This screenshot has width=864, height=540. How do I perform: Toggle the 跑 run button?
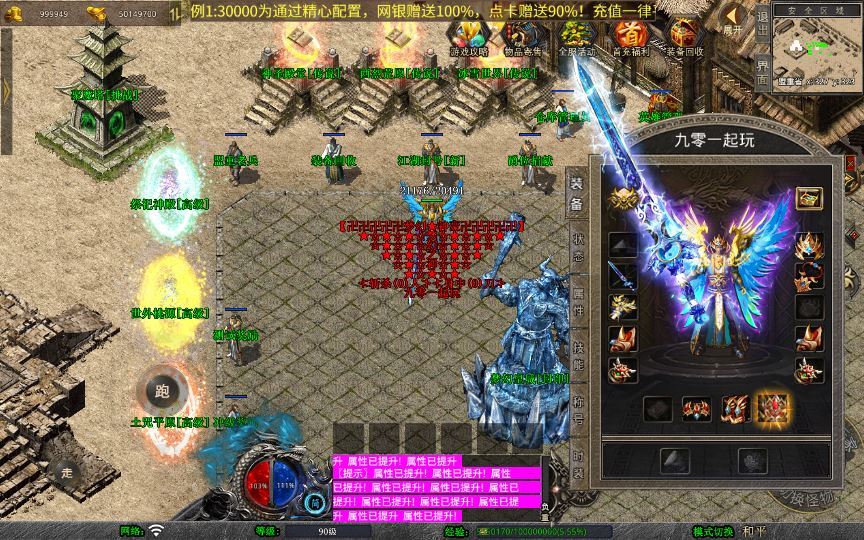(x=161, y=391)
